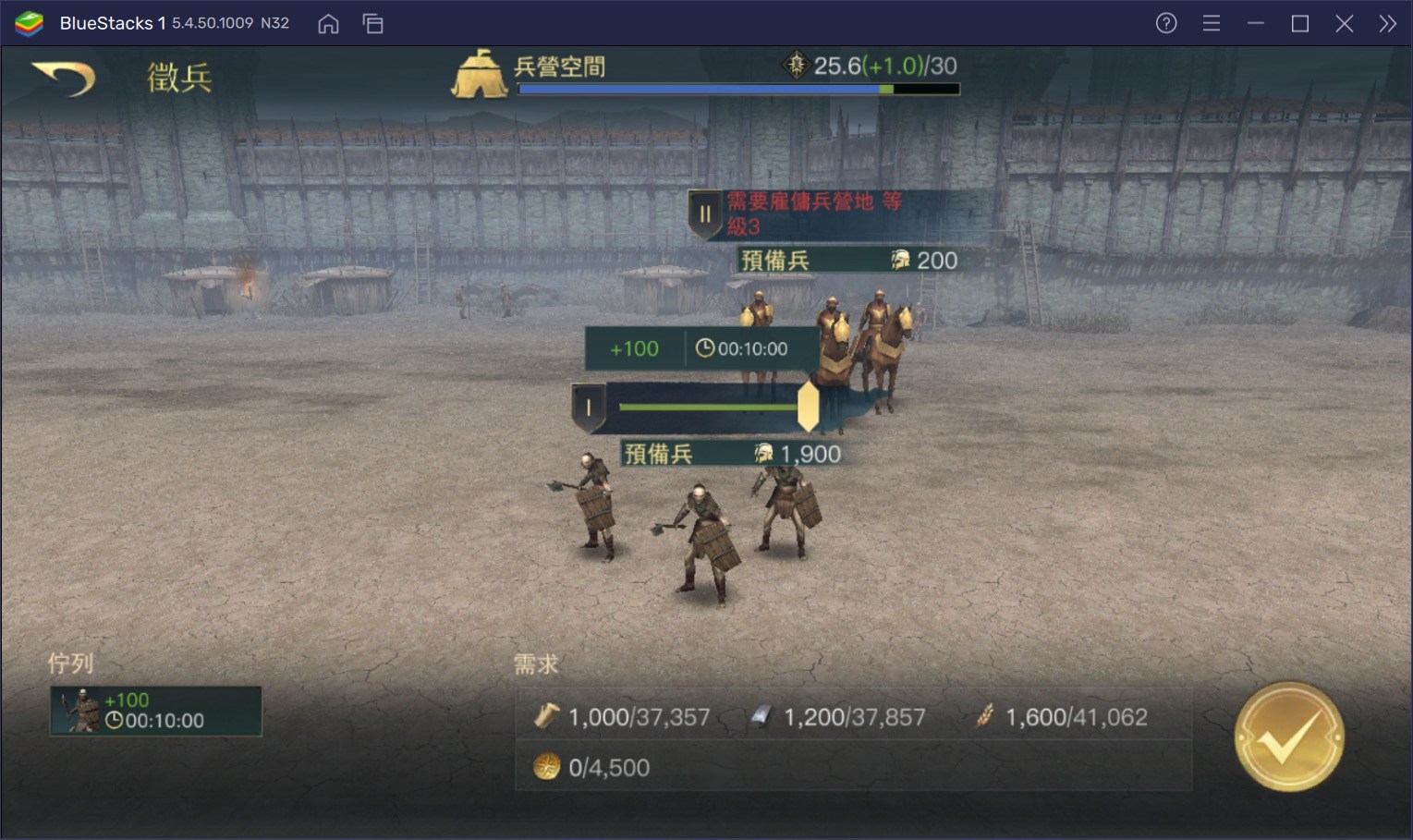Viewport: 1413px width, 840px height.
Task: Select the locked tier II cavalry badge
Action: click(x=704, y=214)
